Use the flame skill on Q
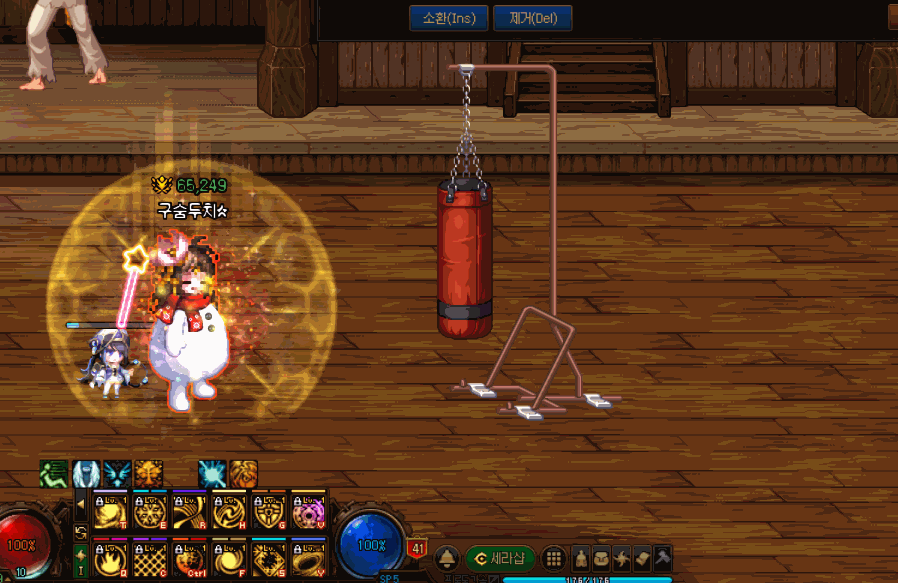898x583 pixels. tap(109, 557)
